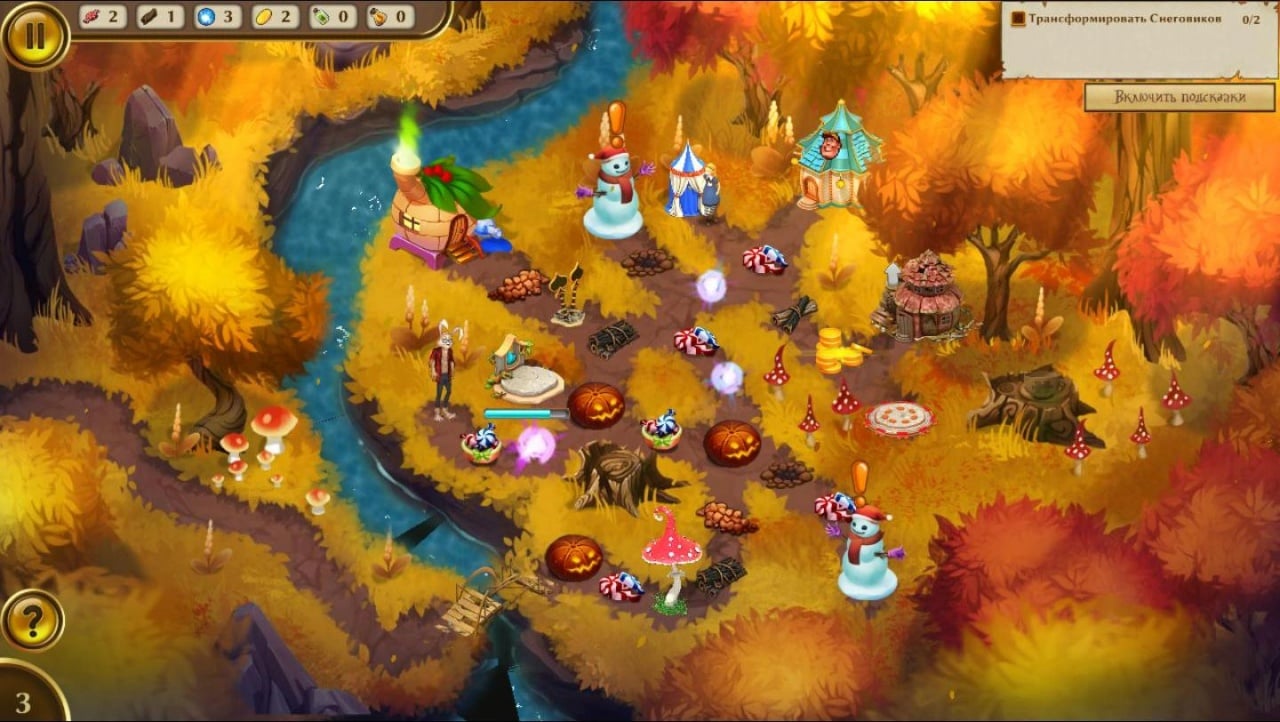Select the snowman transformation objective entry

pyautogui.click(x=1124, y=19)
